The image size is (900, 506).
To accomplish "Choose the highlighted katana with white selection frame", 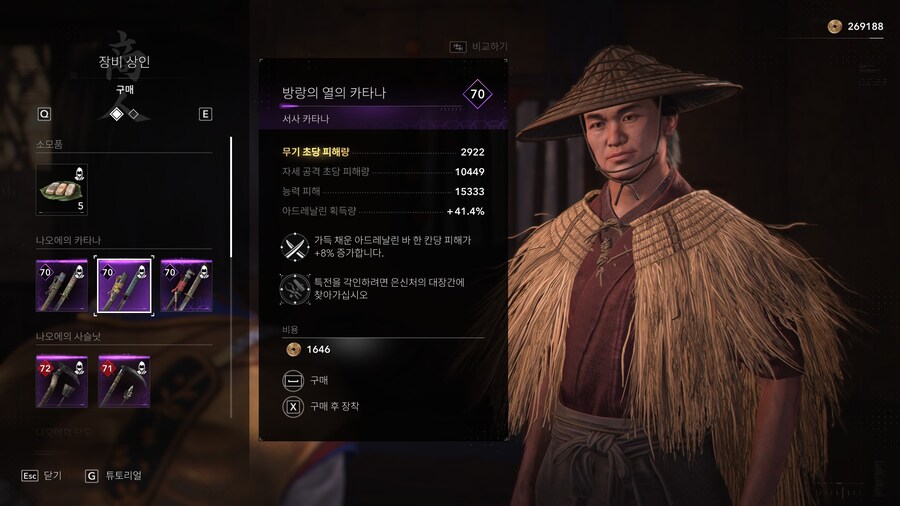I will tap(124, 286).
